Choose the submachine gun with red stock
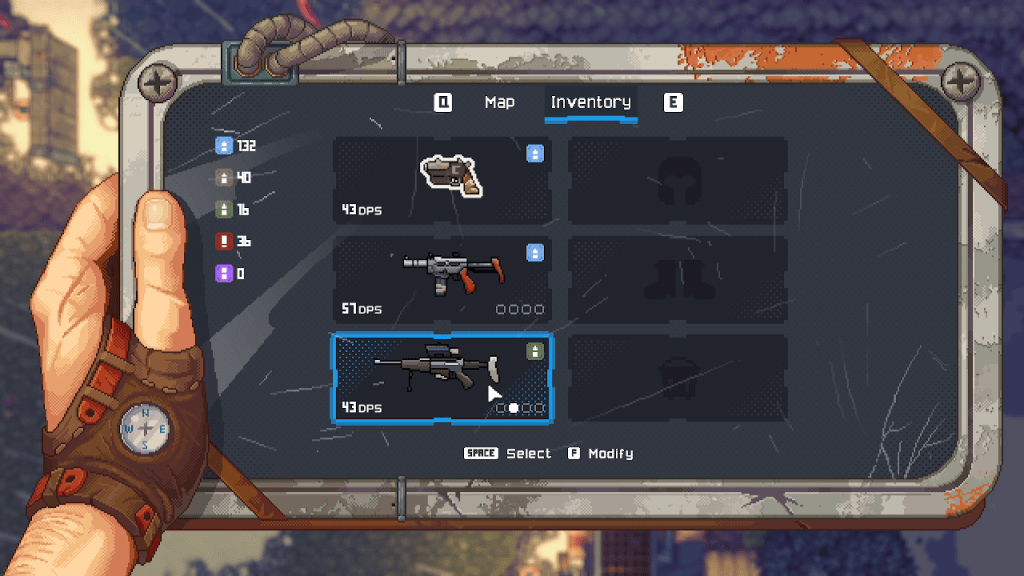The width and height of the screenshot is (1024, 576). pos(442,279)
